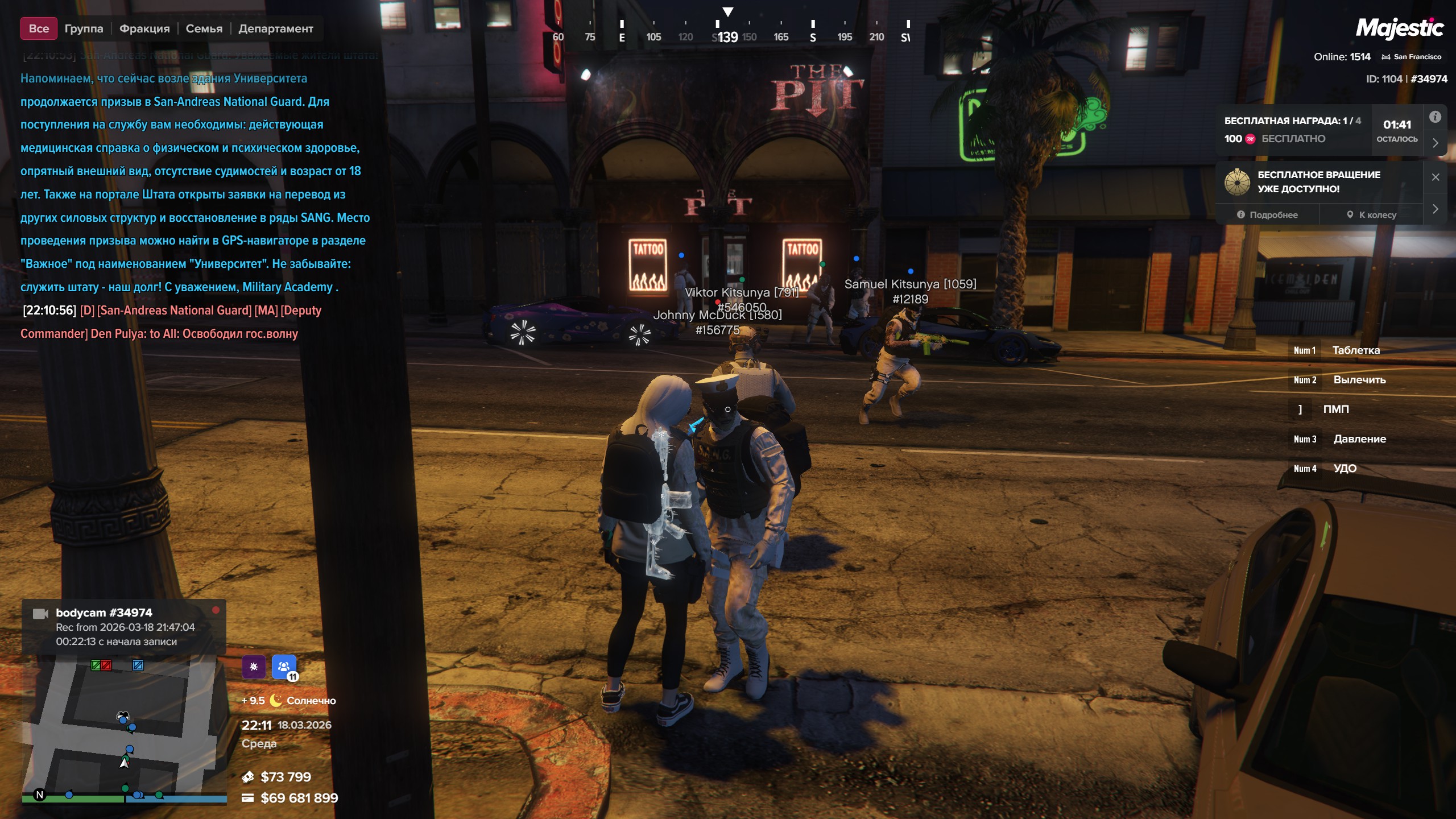Select the Давление action

pos(1359,439)
